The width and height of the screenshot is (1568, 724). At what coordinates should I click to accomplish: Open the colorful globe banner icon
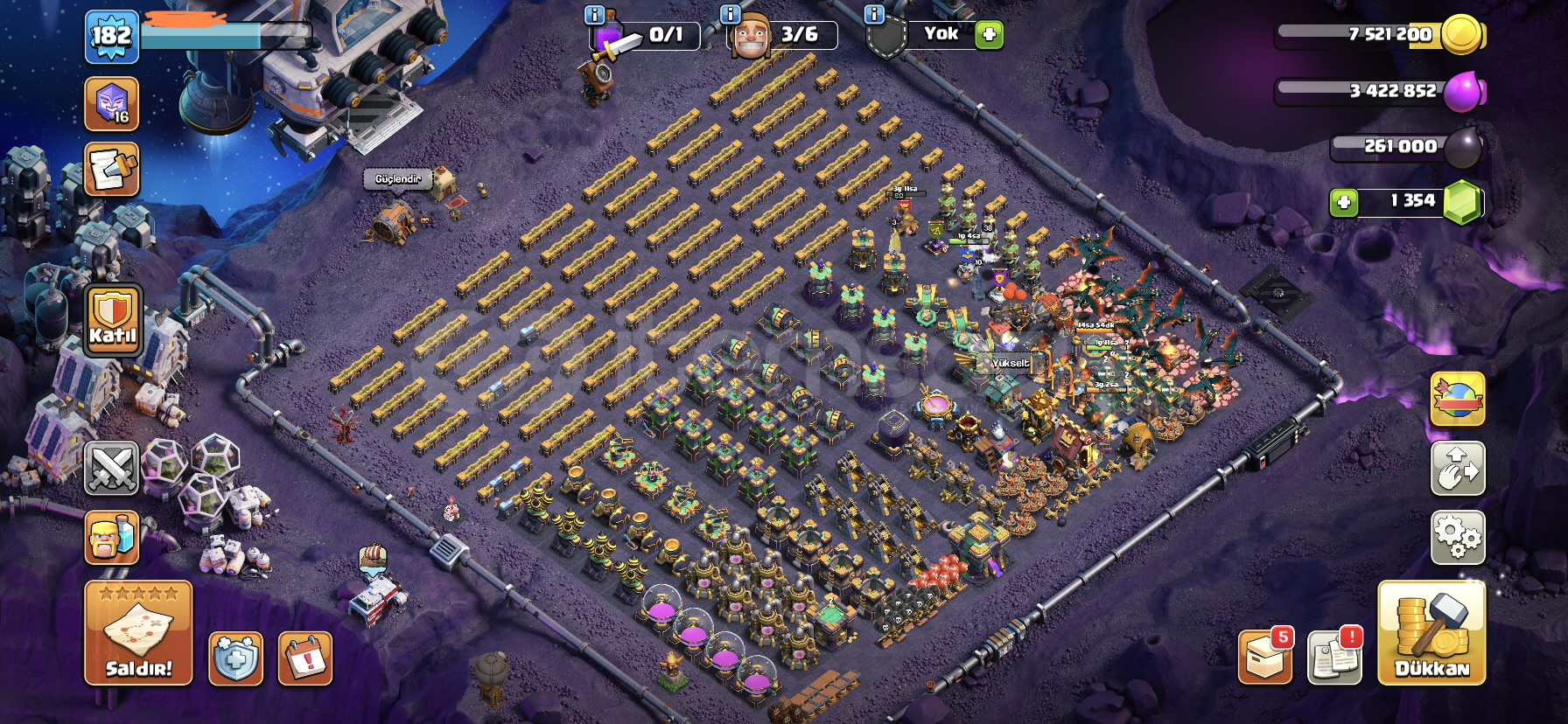click(x=1457, y=400)
